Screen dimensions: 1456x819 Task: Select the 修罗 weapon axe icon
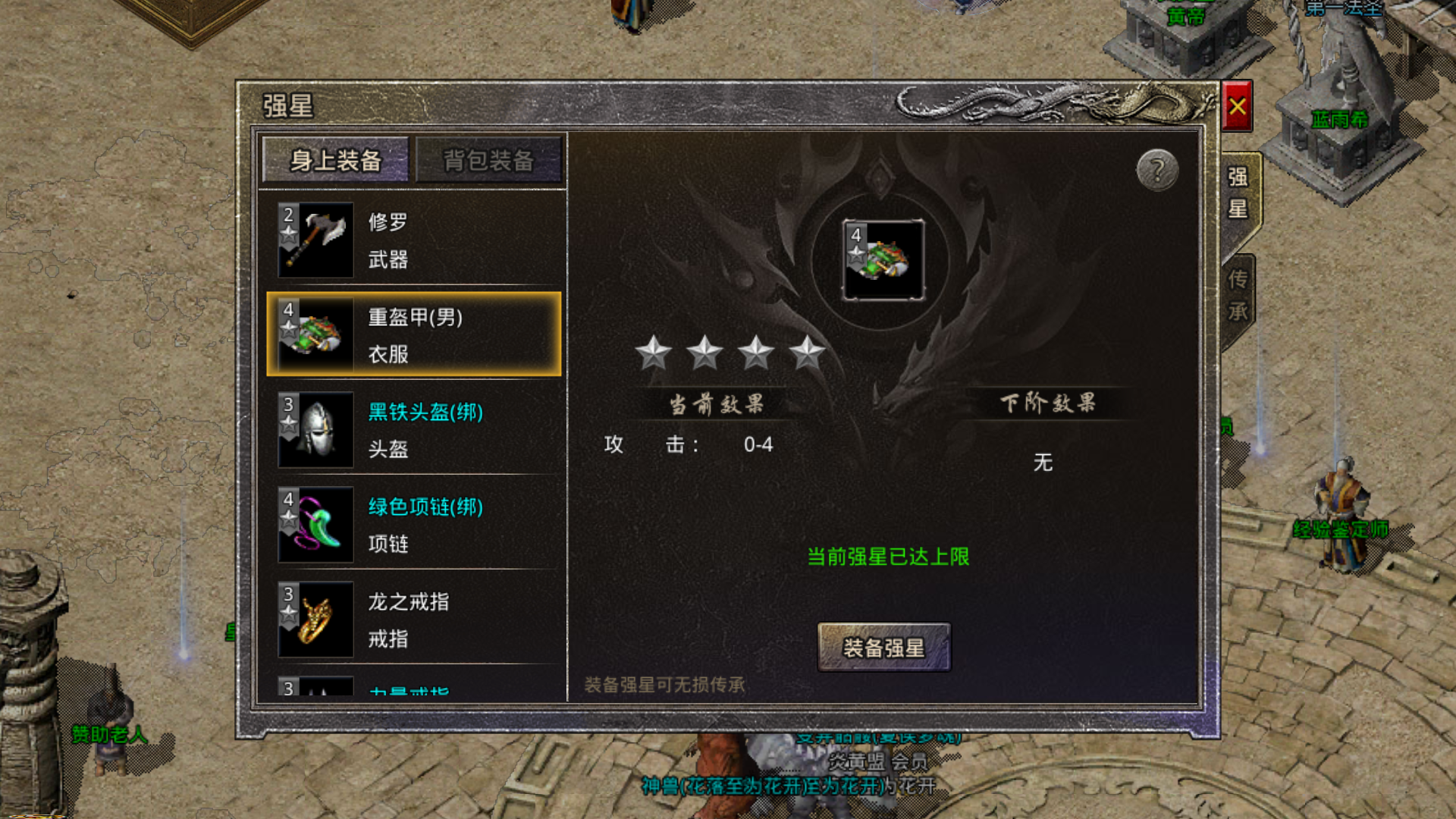tap(316, 239)
